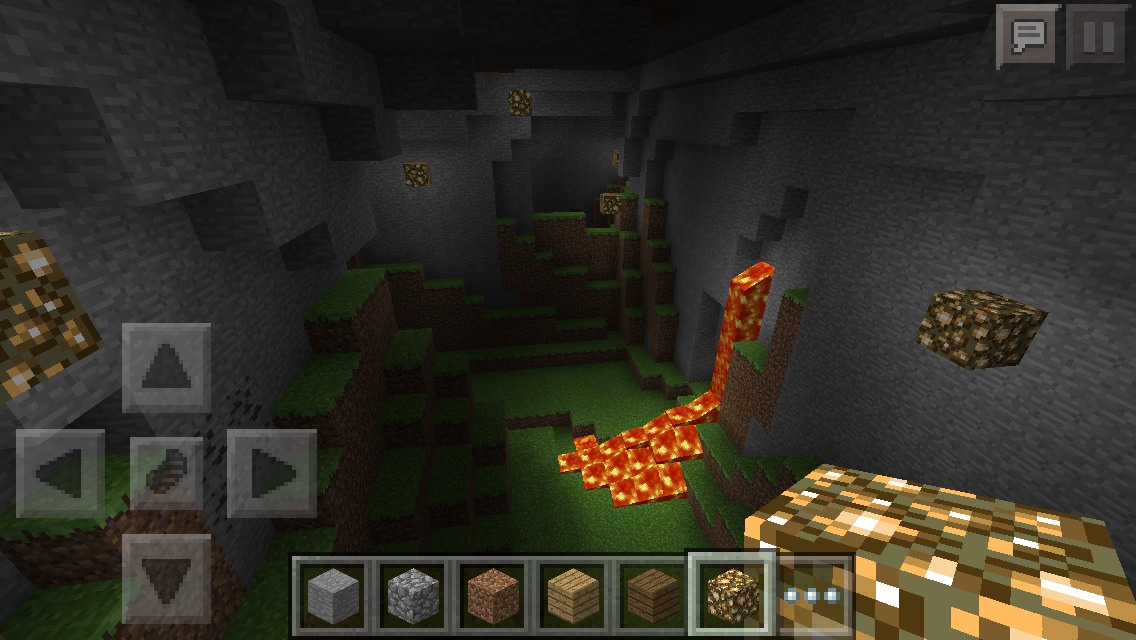Select the smooth stone hotbar slot
Viewport: 1136px width, 640px height.
331,595
